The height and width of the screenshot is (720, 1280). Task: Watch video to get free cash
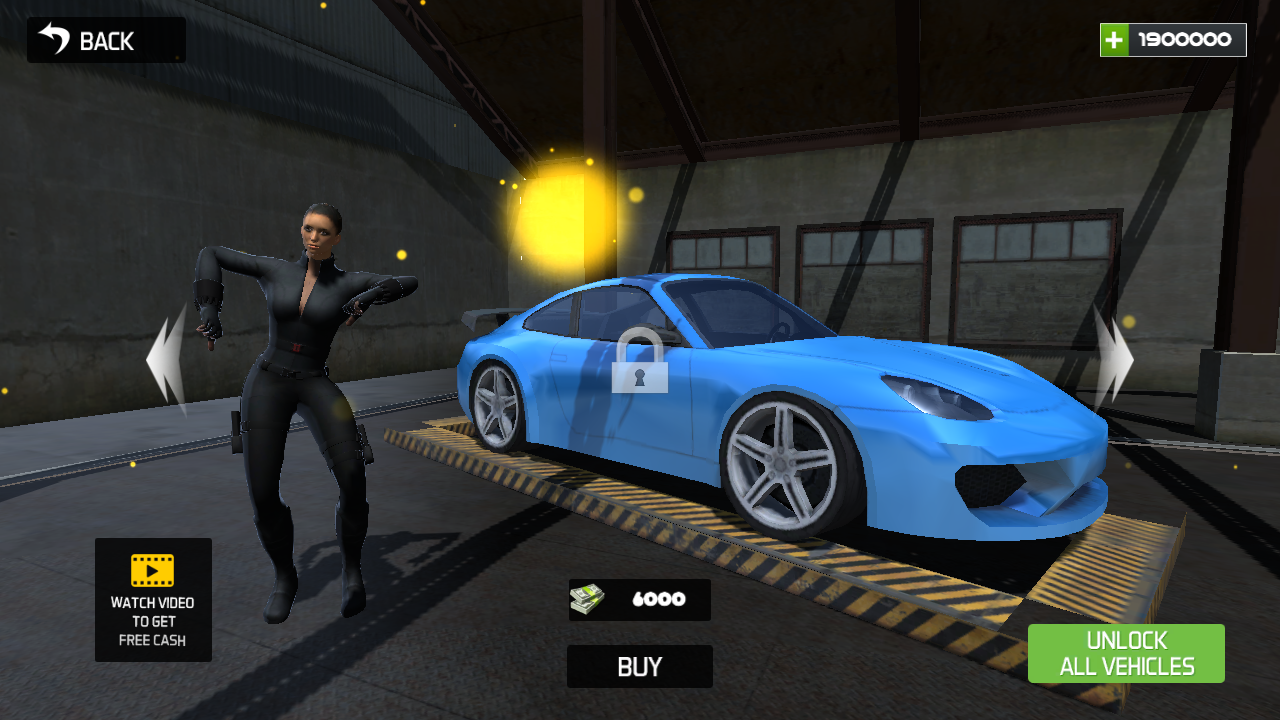pyautogui.click(x=153, y=600)
